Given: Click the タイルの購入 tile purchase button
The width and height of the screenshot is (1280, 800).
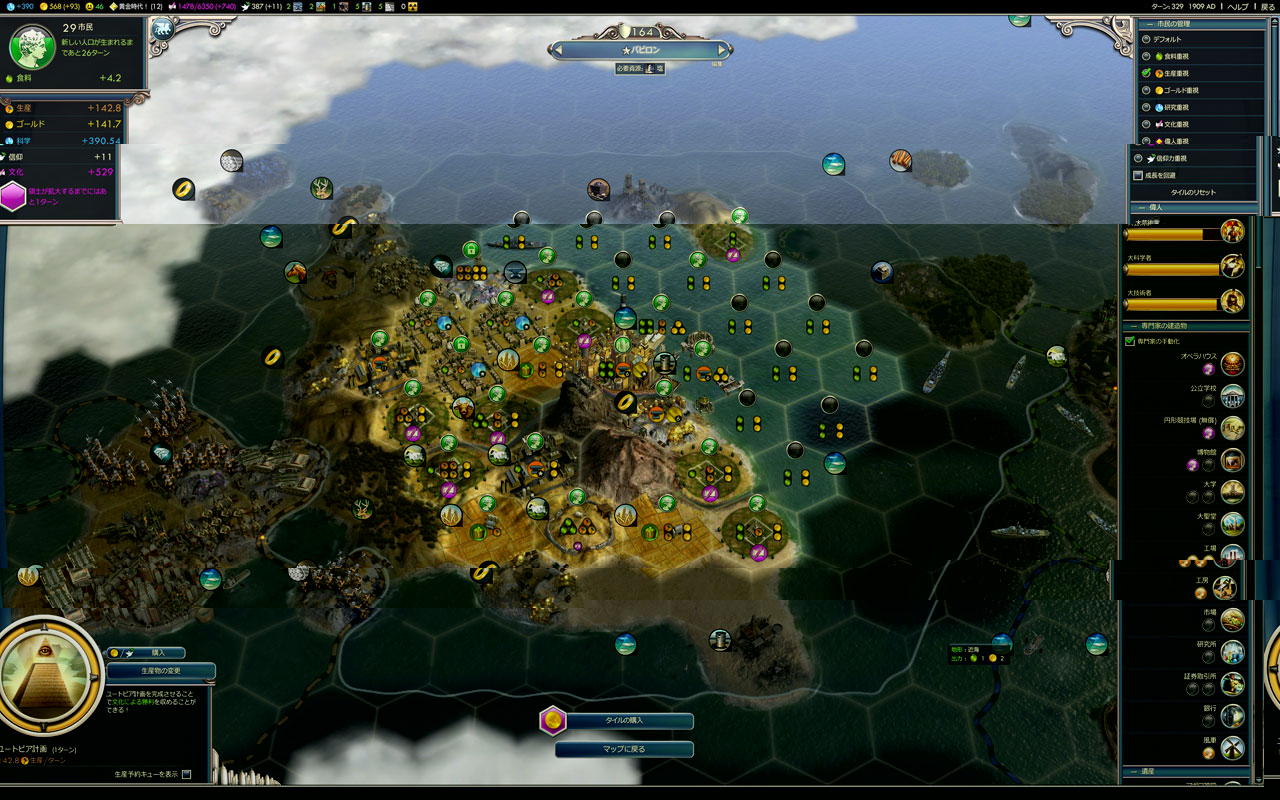Looking at the screenshot, I should pyautogui.click(x=624, y=721).
